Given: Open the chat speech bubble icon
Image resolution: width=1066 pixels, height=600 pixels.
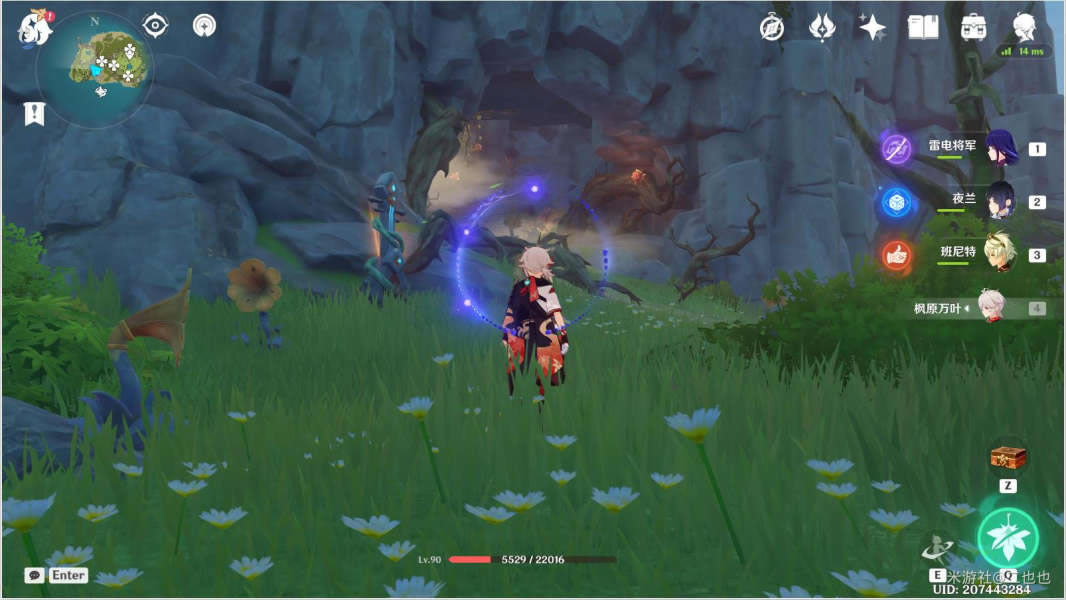Looking at the screenshot, I should click(x=35, y=575).
